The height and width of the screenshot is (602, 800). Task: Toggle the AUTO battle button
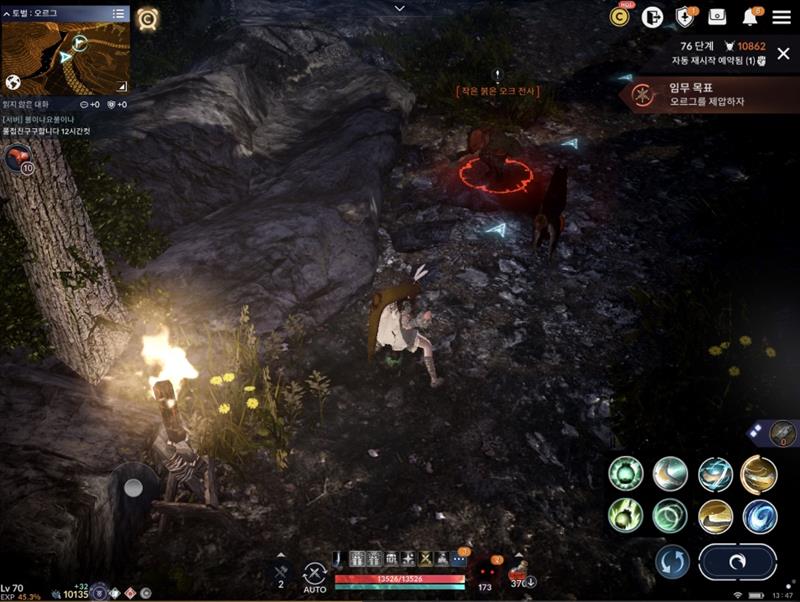coord(315,575)
